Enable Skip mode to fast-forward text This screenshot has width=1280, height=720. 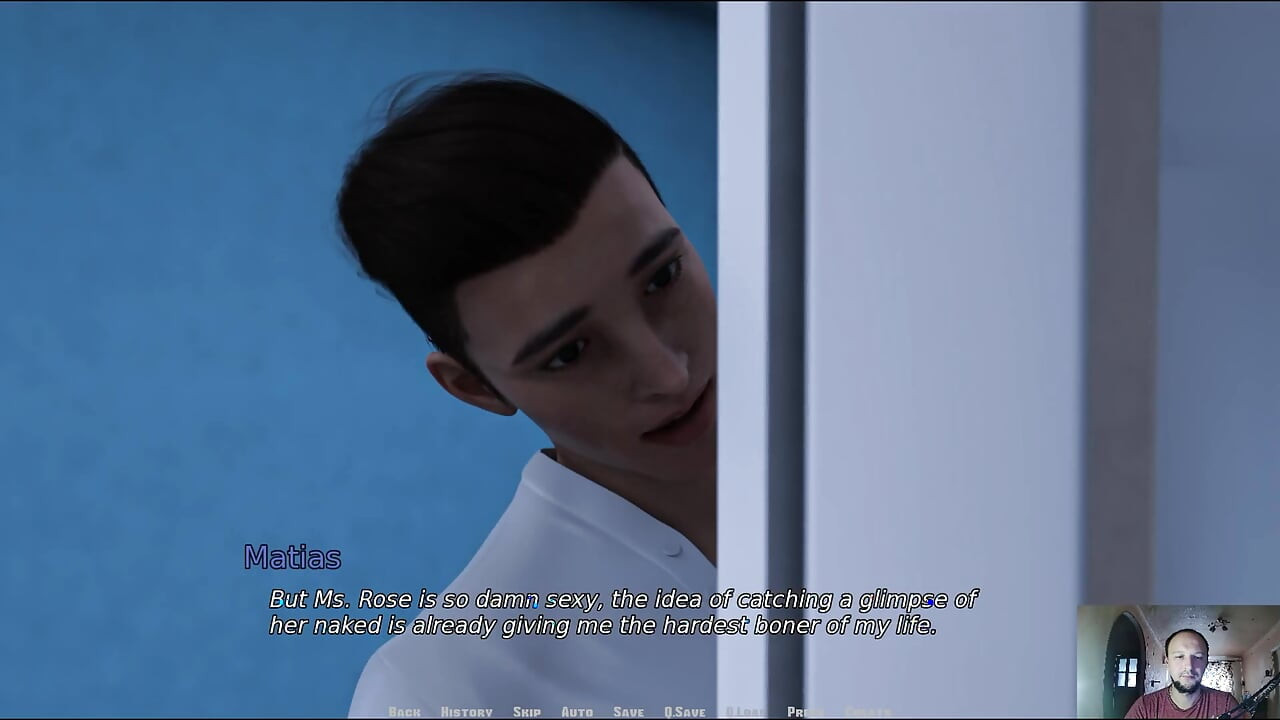click(x=527, y=711)
